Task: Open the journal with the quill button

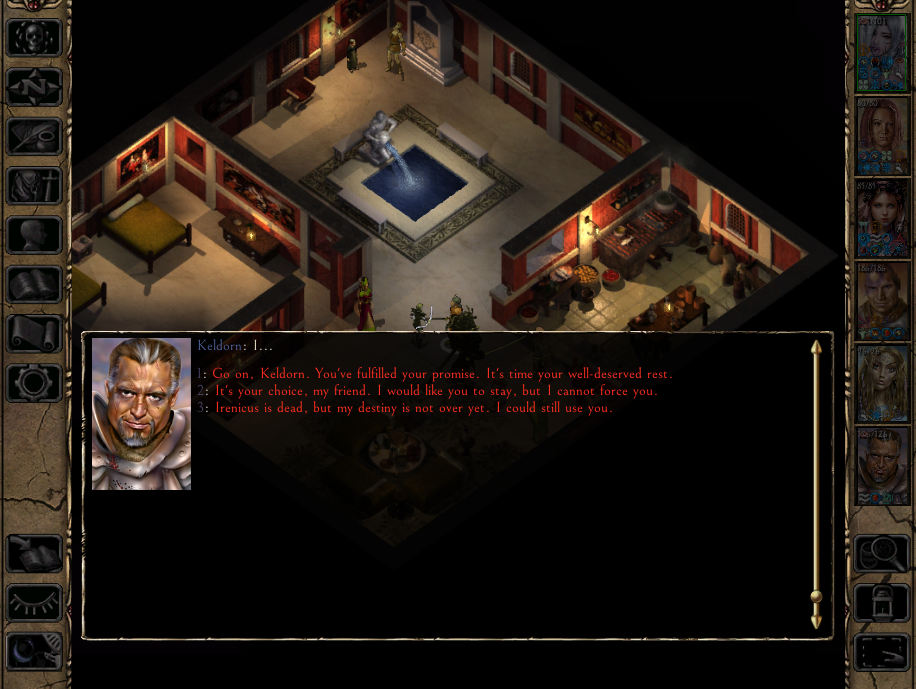Action: 35,136
